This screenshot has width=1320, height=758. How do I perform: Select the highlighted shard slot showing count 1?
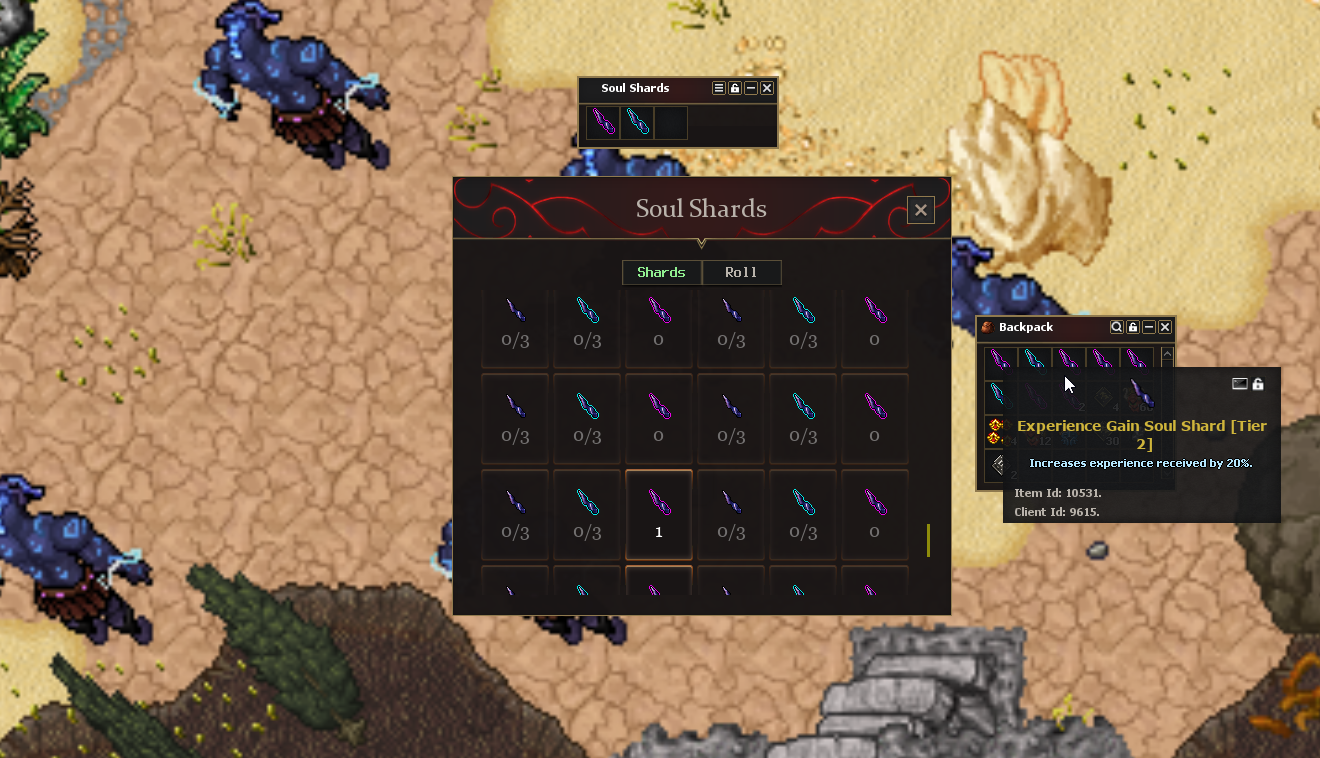point(659,514)
